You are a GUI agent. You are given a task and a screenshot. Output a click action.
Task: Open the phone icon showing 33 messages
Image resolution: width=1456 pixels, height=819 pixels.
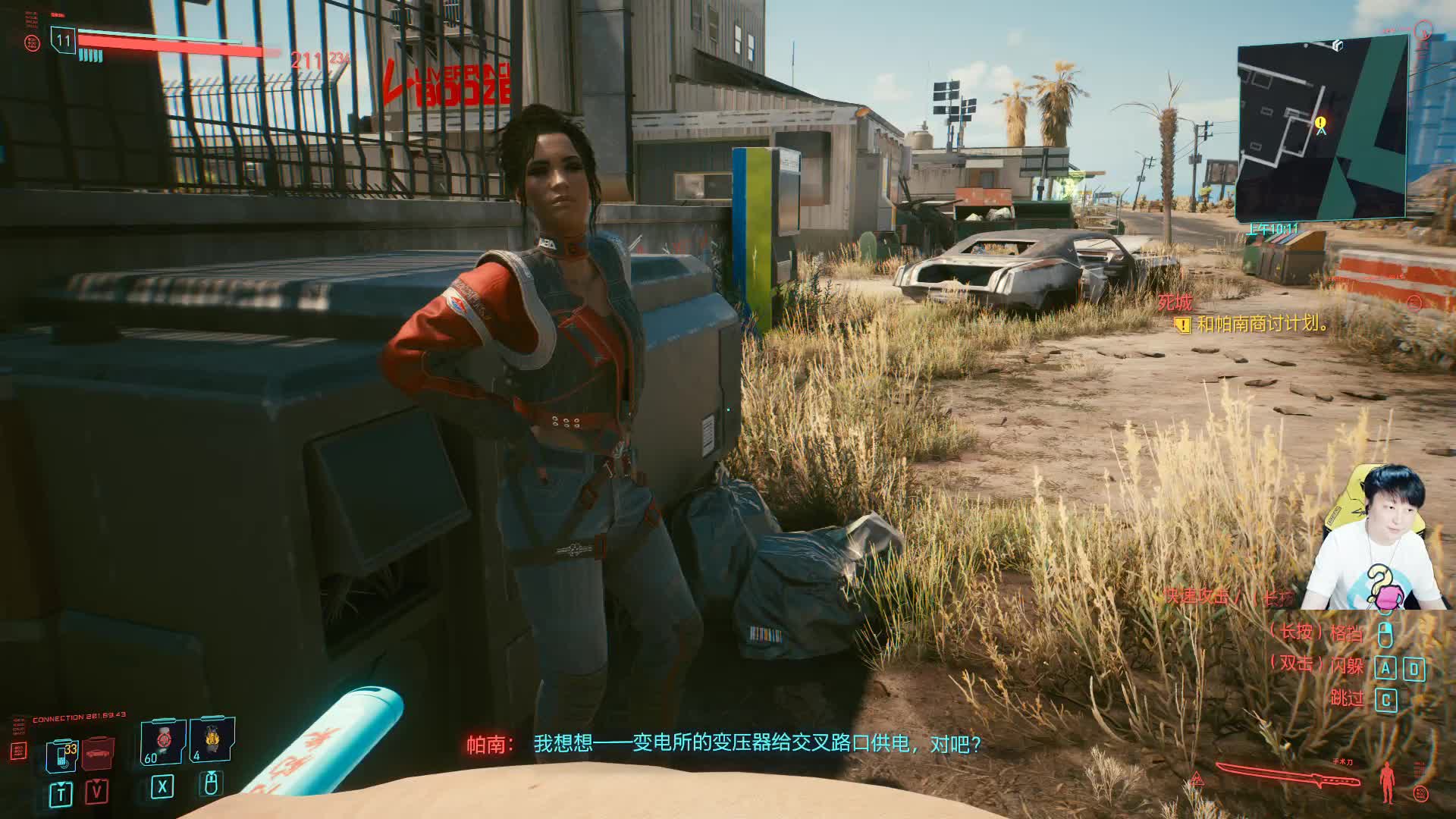point(61,757)
